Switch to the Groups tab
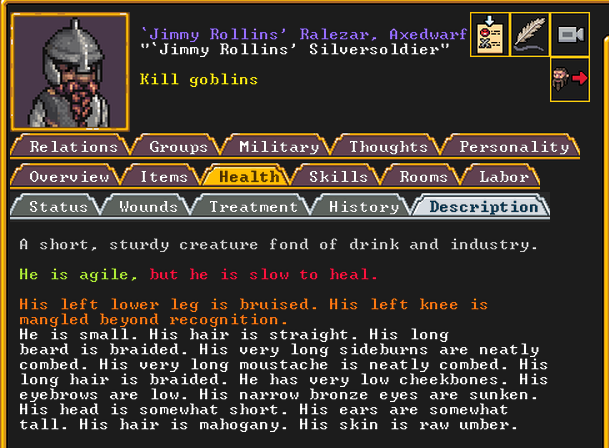Image resolution: width=609 pixels, height=448 pixels. pos(178,147)
